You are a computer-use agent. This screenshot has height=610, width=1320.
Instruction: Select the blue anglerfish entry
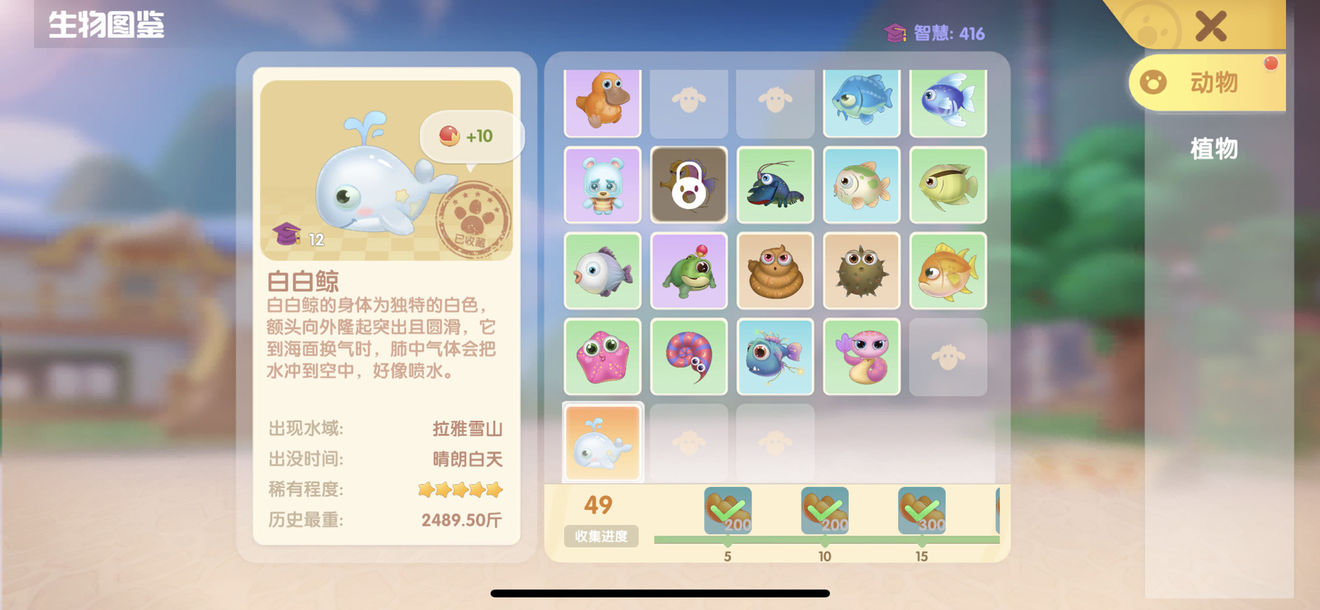point(775,357)
